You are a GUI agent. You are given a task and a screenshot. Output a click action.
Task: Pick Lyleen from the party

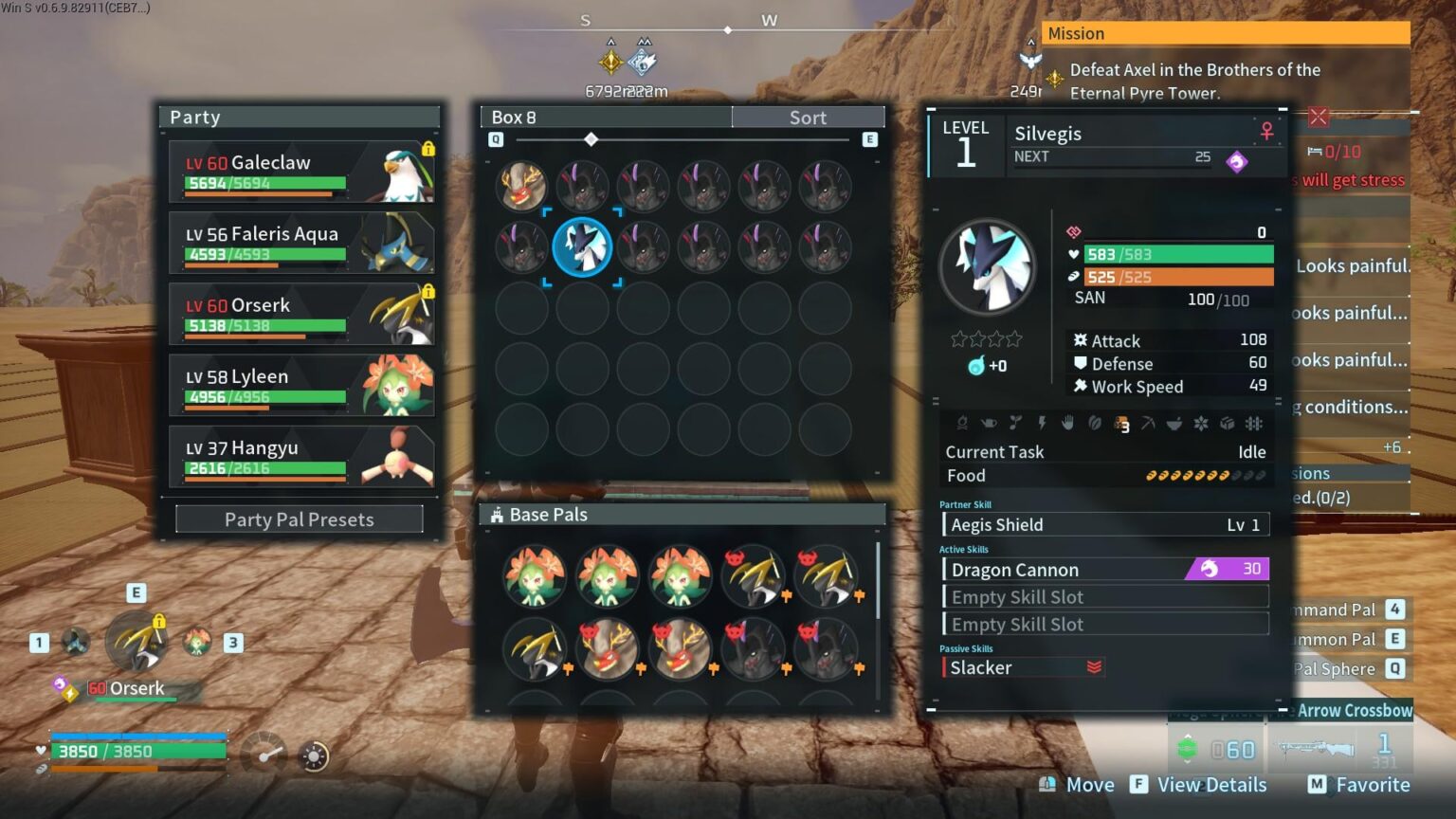click(x=301, y=385)
